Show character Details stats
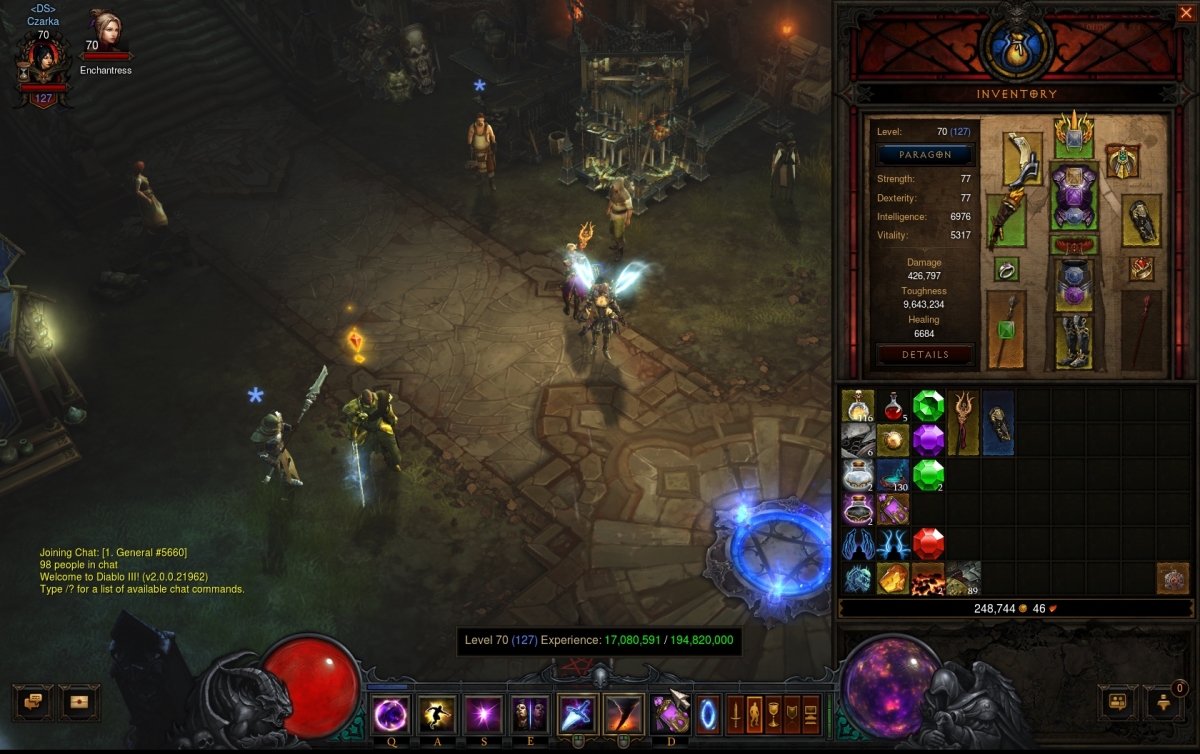The width and height of the screenshot is (1200, 754). click(x=925, y=354)
